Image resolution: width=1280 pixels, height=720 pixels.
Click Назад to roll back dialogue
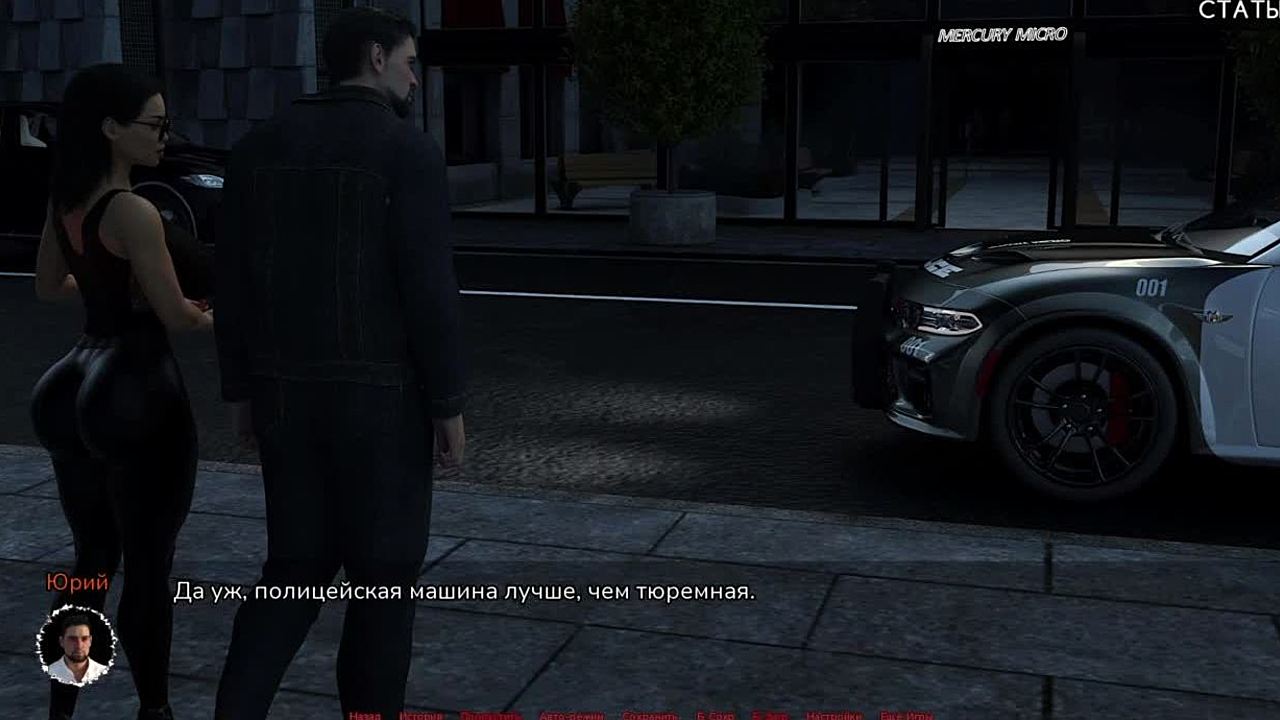pyautogui.click(x=365, y=715)
